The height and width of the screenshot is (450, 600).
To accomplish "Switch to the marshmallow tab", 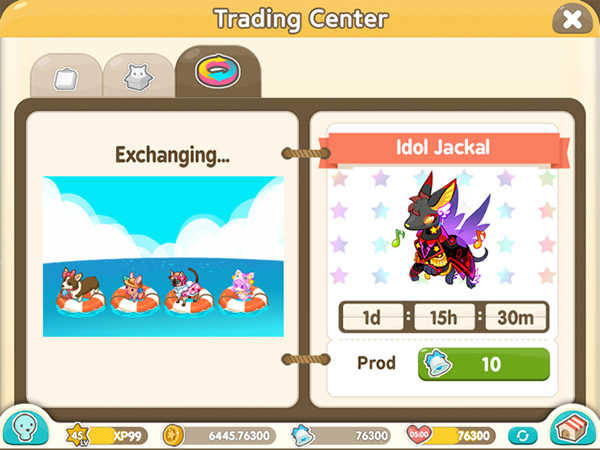I will click(64, 75).
